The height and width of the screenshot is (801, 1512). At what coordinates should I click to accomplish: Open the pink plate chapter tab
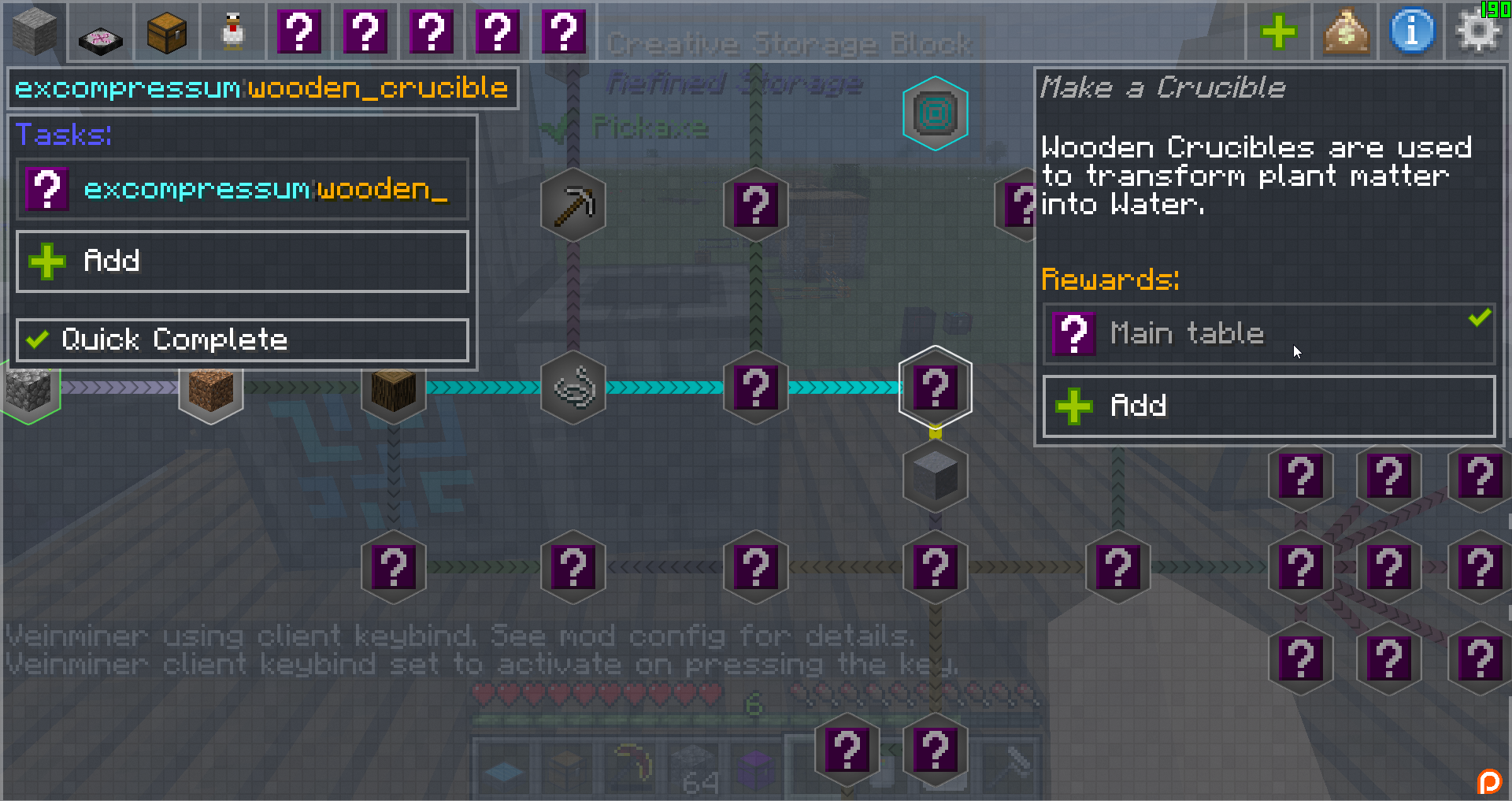tap(101, 32)
